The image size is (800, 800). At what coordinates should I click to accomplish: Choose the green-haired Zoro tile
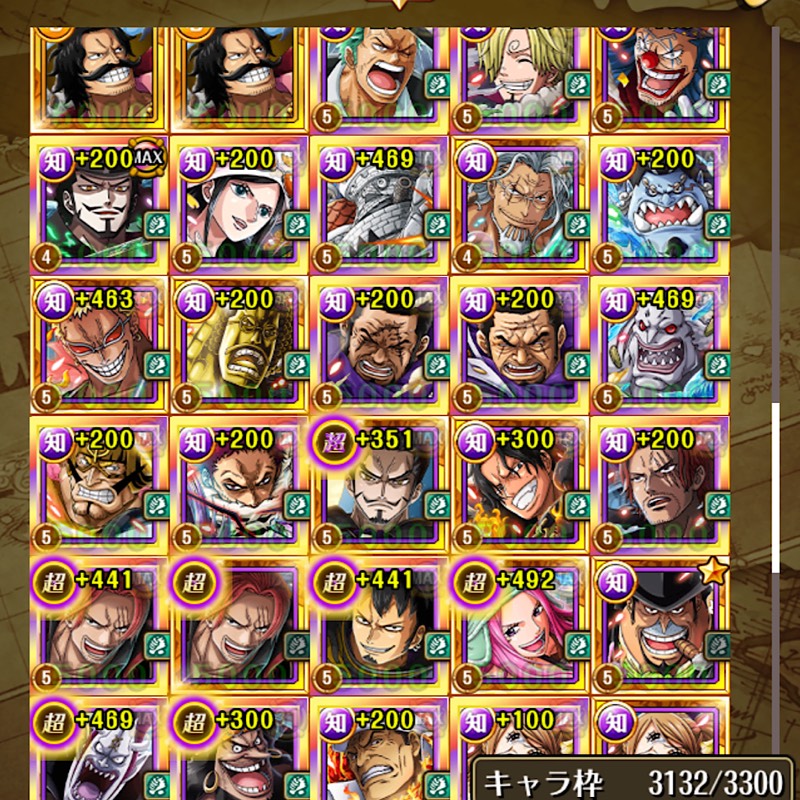coord(380,65)
